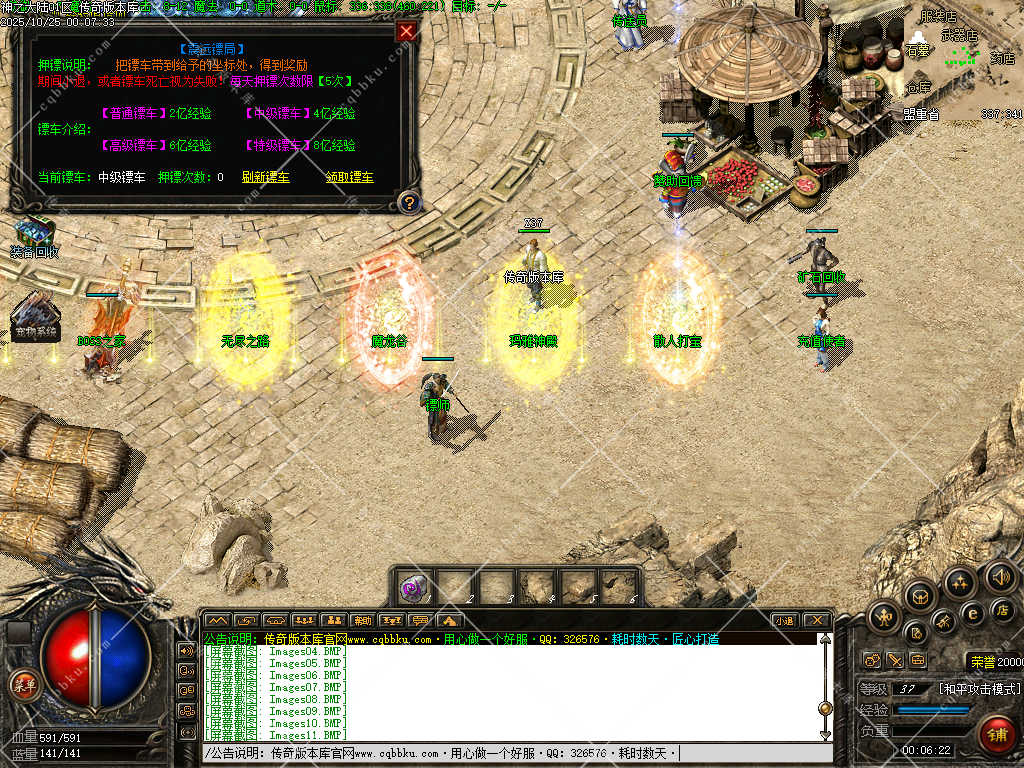The image size is (1024, 768).
Task: Open the question mark help button
Action: (x=407, y=202)
